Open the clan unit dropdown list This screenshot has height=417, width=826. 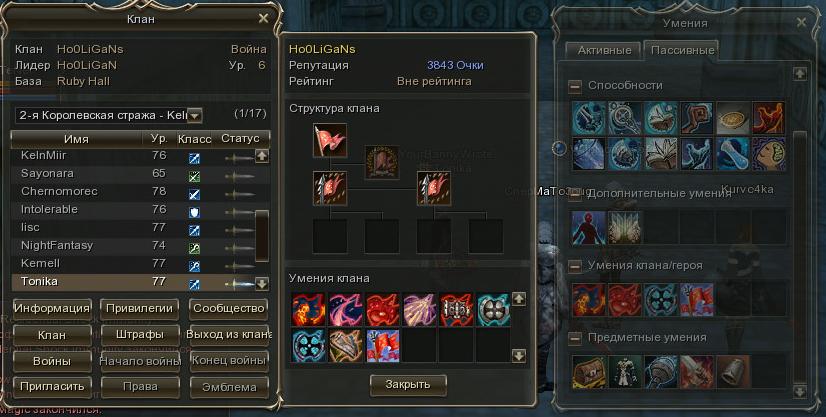coord(194,115)
